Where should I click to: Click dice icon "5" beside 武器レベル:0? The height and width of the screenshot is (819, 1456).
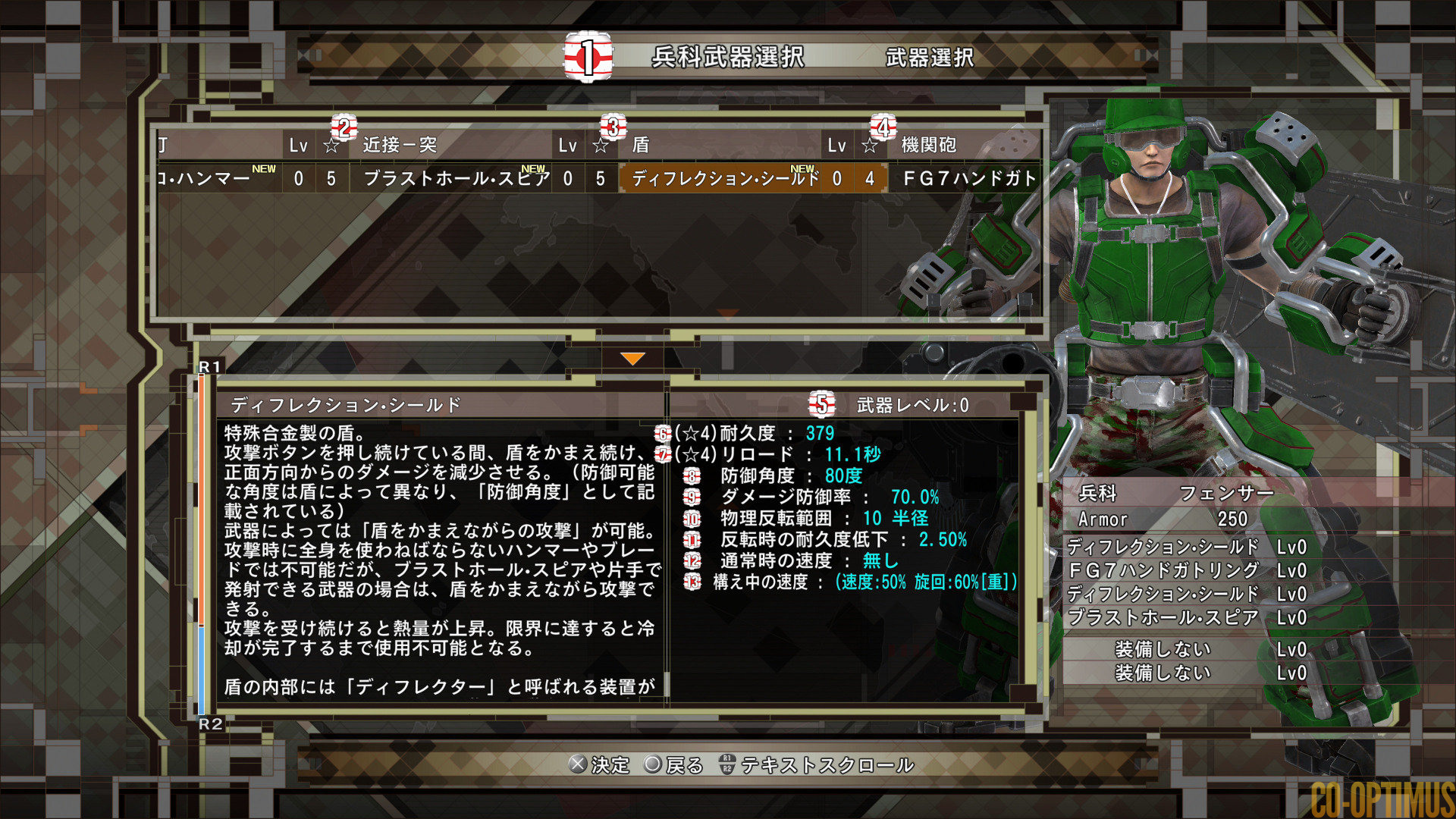pyautogui.click(x=821, y=404)
